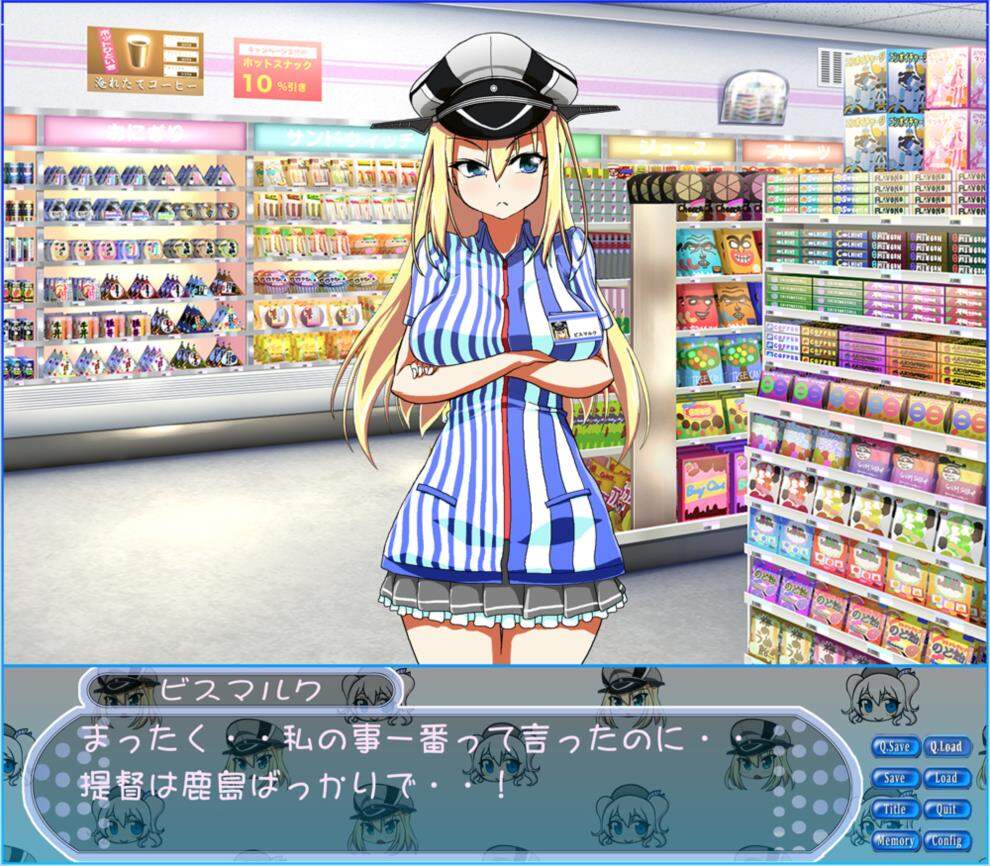Image resolution: width=990 pixels, height=866 pixels.
Task: Quit the game with Quit button
Action: tap(945, 809)
